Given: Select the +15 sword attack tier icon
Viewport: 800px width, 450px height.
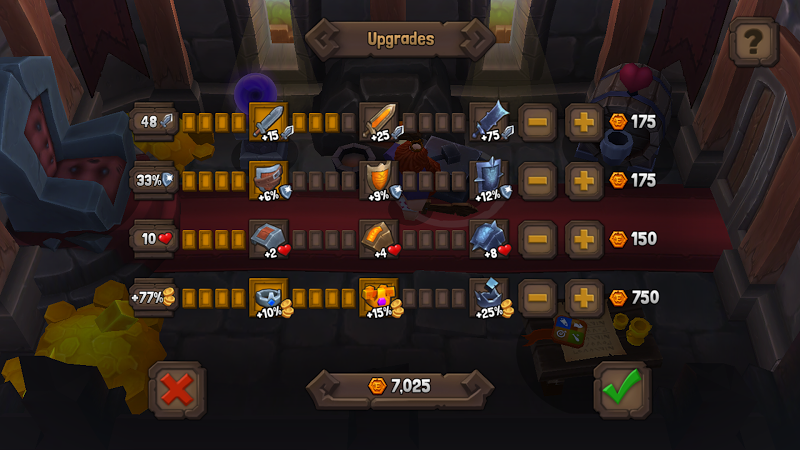Looking at the screenshot, I should [268, 122].
